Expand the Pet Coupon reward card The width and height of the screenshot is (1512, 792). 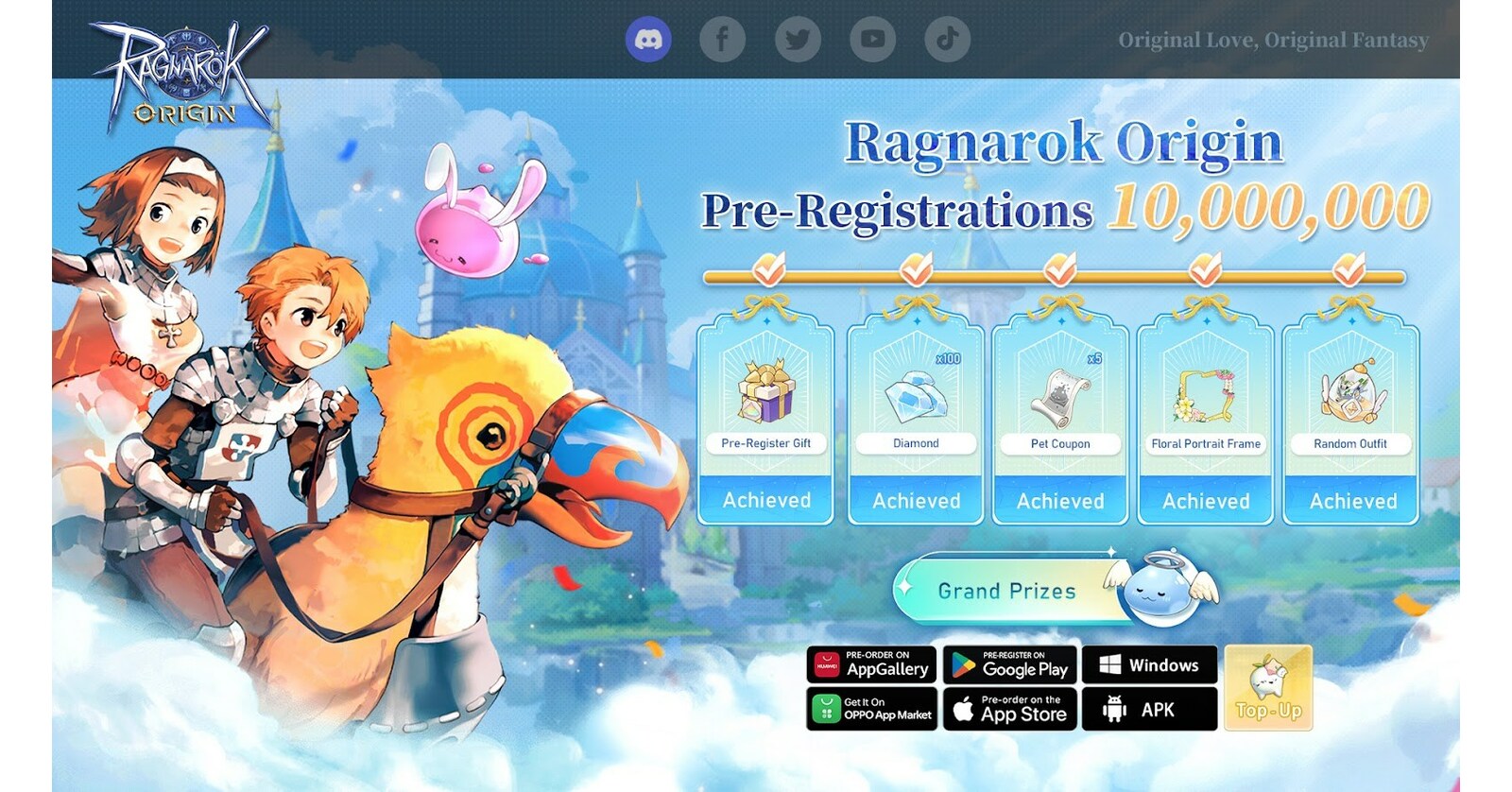pyautogui.click(x=1060, y=421)
